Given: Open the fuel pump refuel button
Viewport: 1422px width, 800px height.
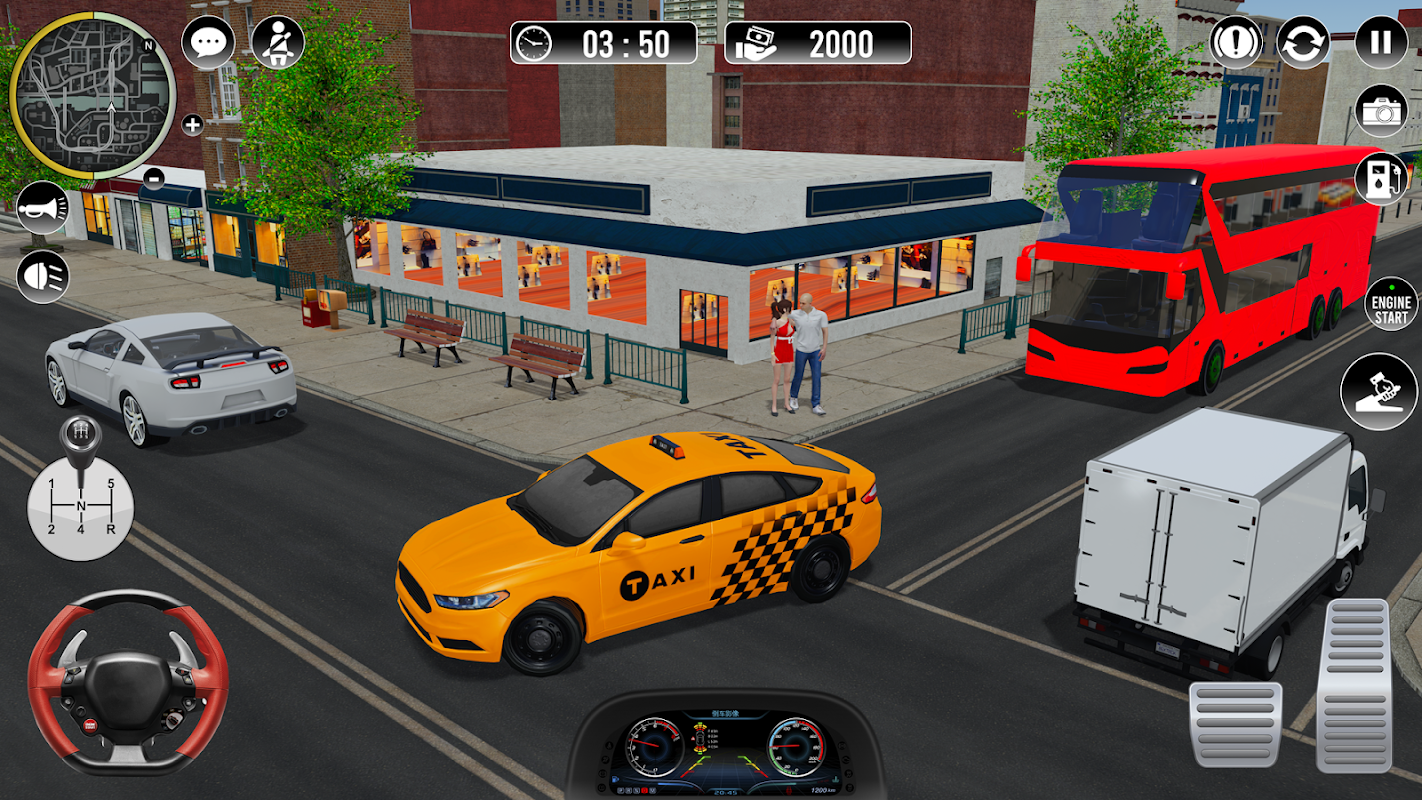Looking at the screenshot, I should [x=1381, y=178].
